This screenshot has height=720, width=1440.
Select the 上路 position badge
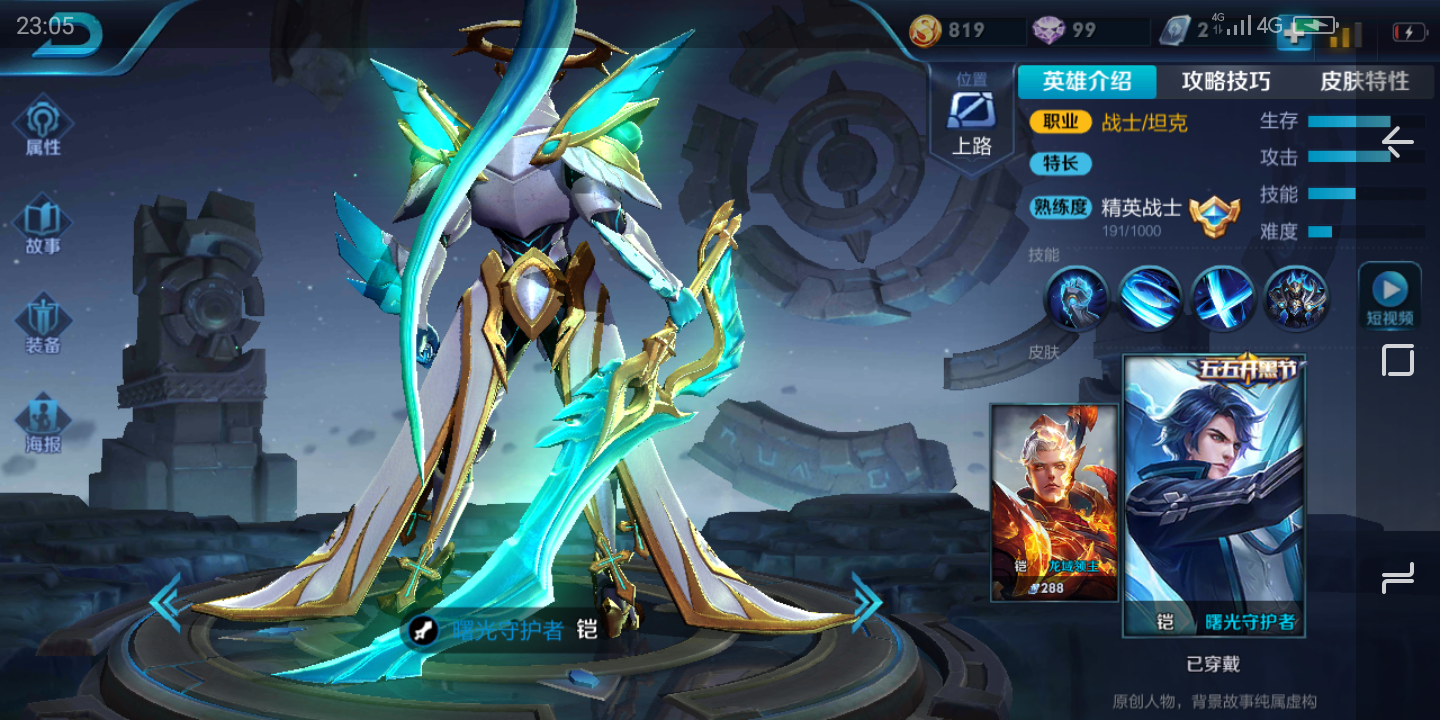pyautogui.click(x=971, y=122)
